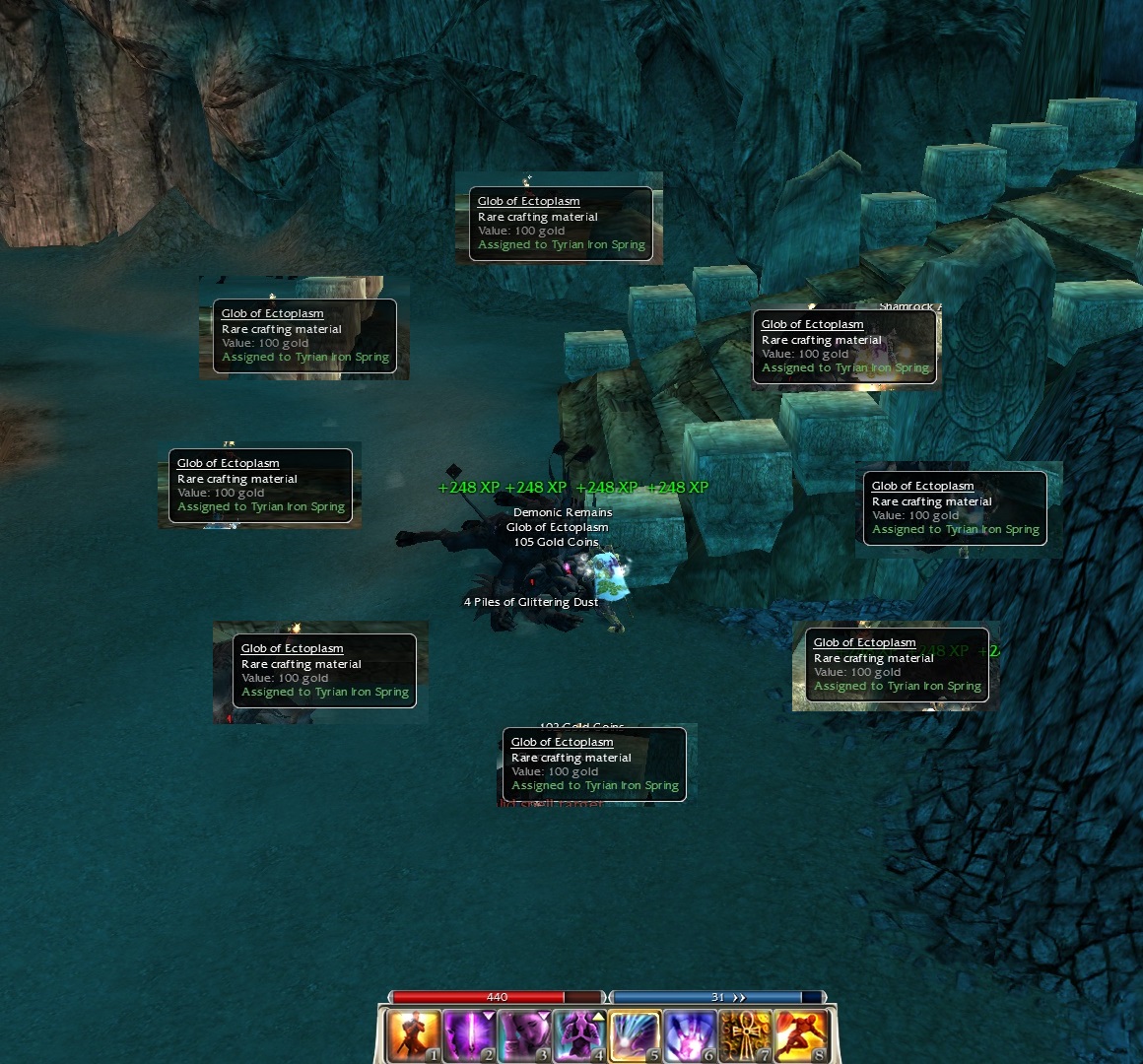Trigger the purple praying figure skill in slot 4
The height and width of the screenshot is (1064, 1143).
pyautogui.click(x=580, y=1035)
